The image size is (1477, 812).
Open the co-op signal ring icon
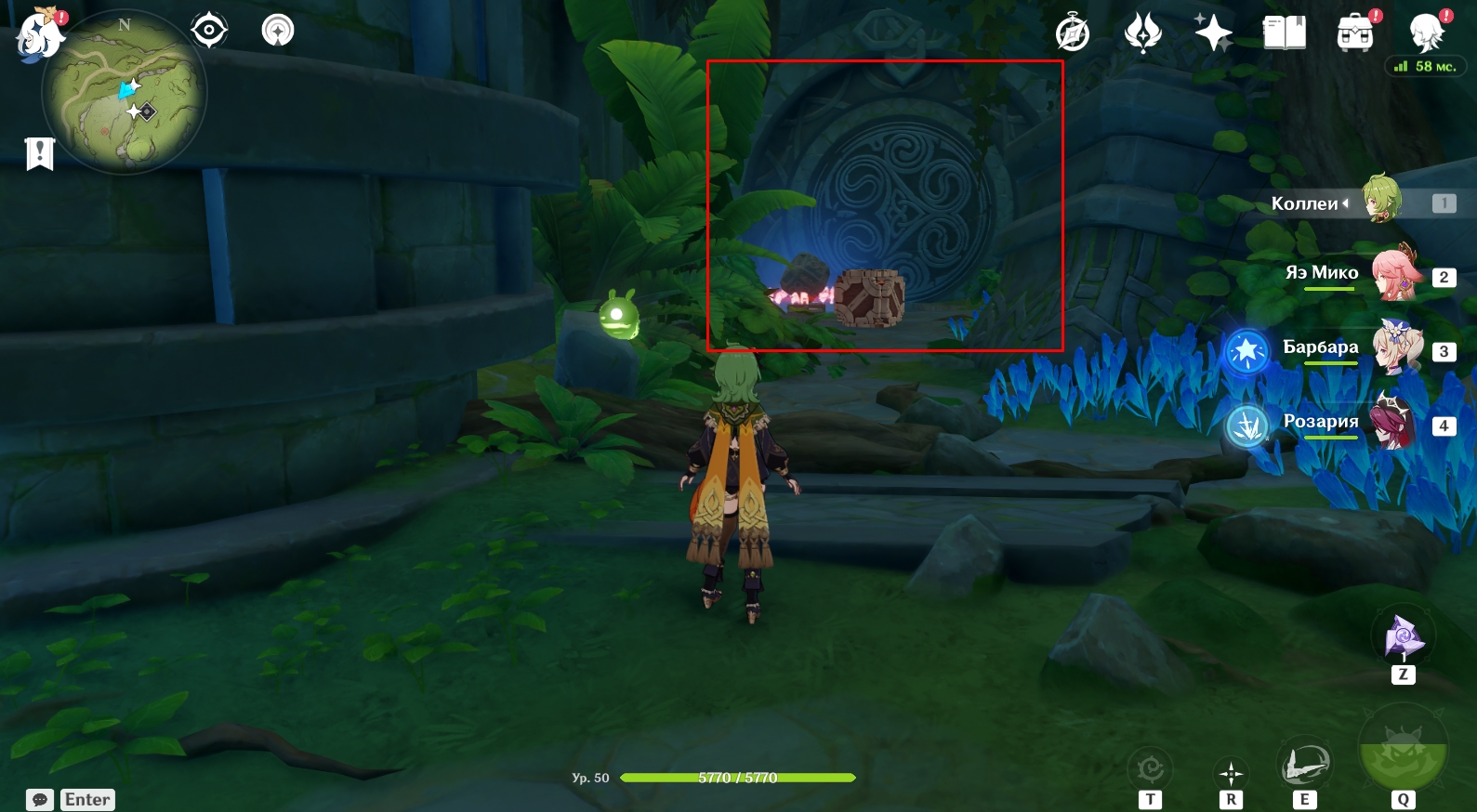pos(278,31)
